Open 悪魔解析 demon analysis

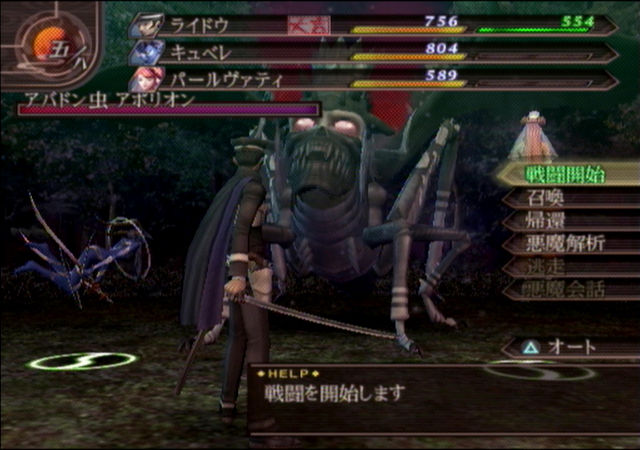click(x=565, y=244)
